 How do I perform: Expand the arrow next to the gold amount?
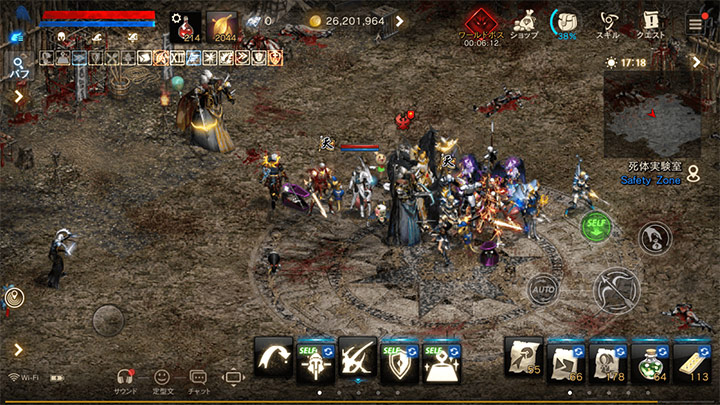tap(400, 21)
